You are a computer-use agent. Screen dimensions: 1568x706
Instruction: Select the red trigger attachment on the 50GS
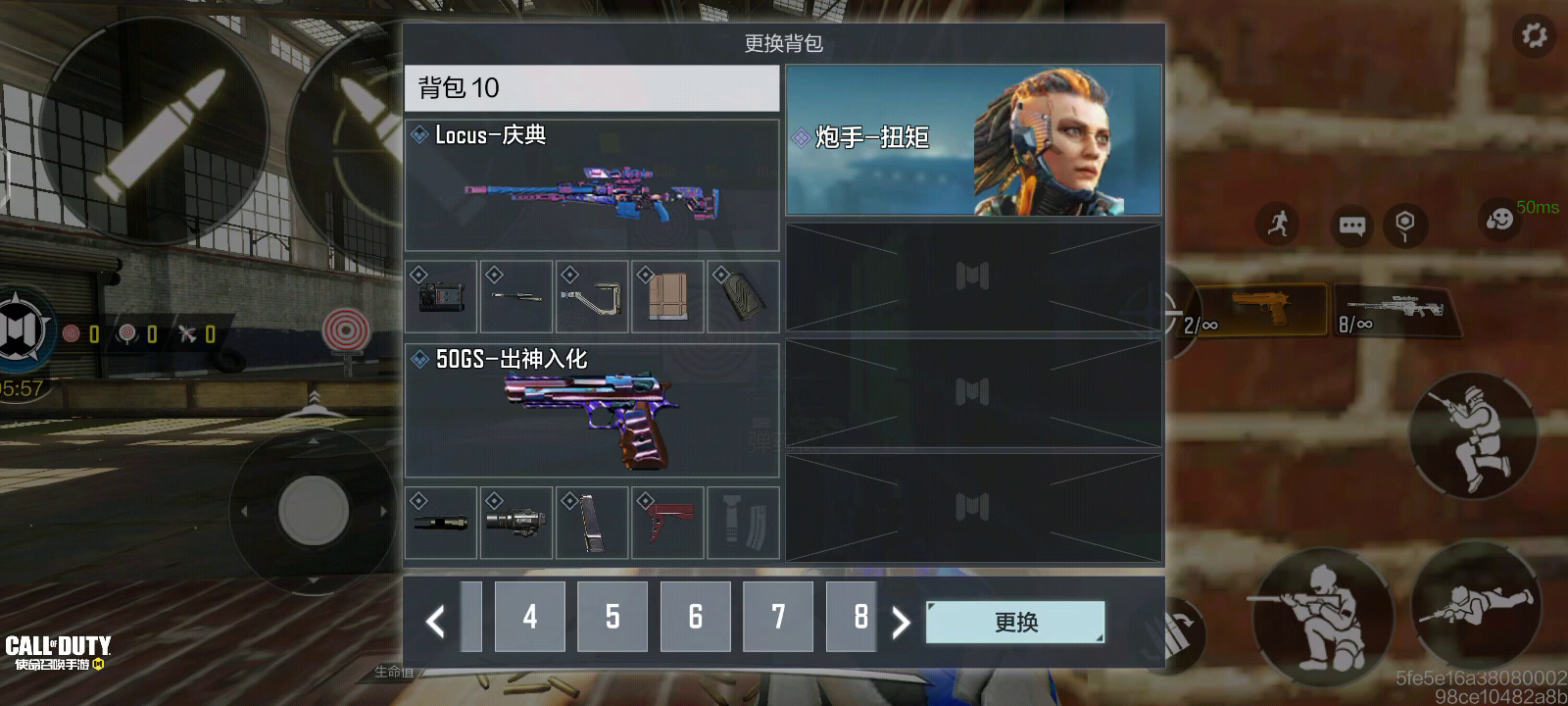click(667, 523)
